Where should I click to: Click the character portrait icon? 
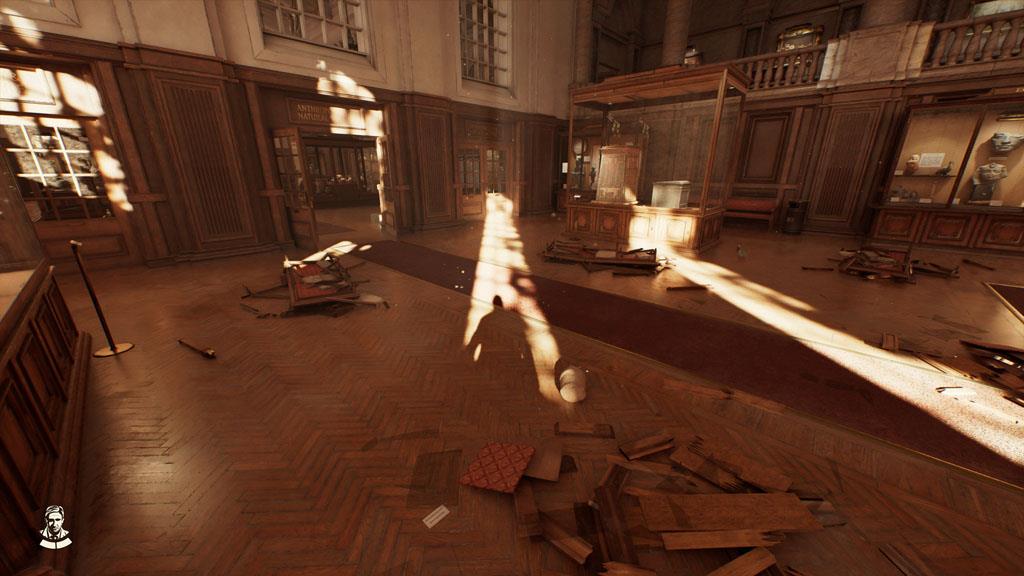[55, 527]
